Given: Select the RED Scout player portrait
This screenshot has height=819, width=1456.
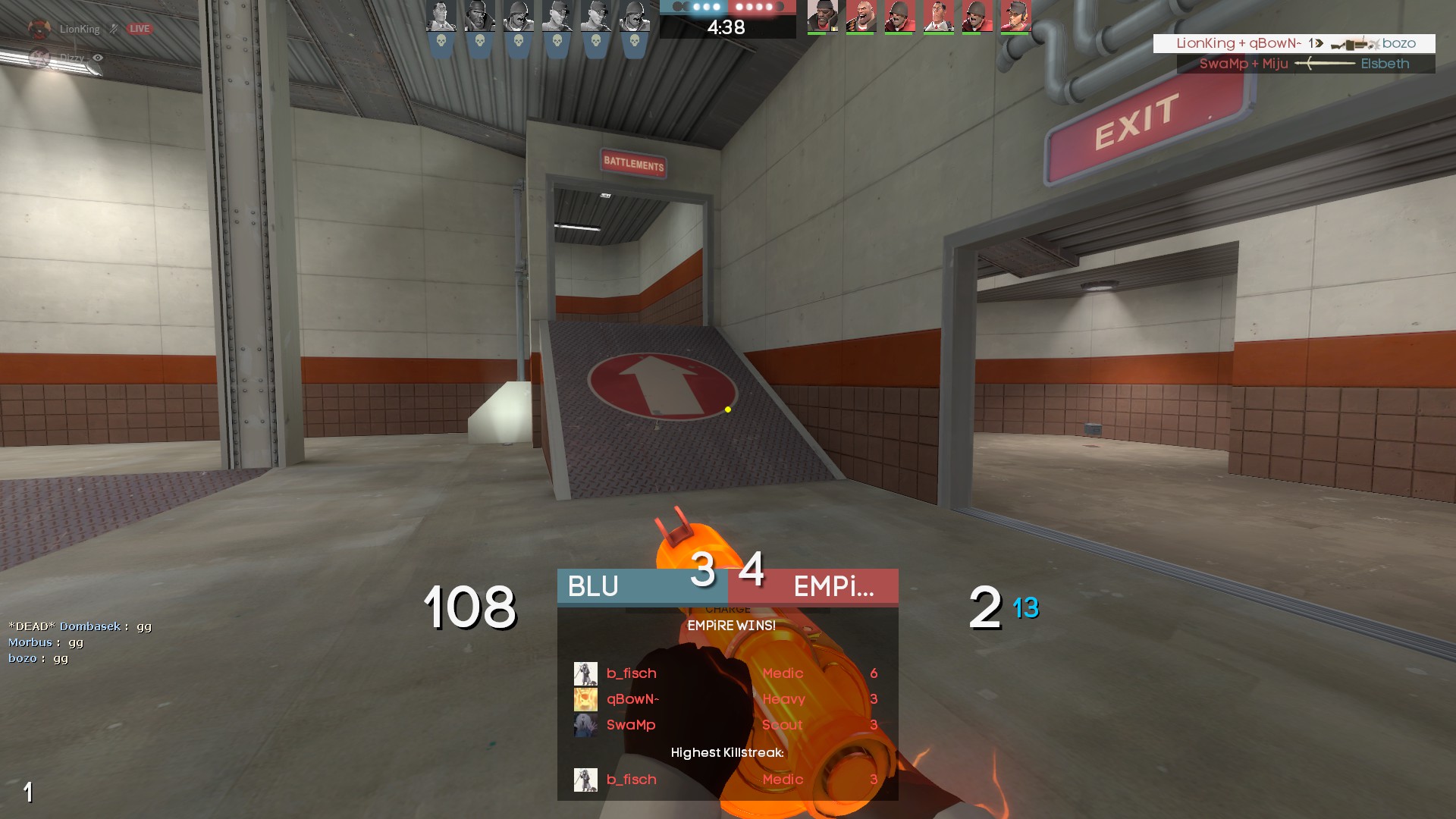Looking at the screenshot, I should 1016,17.
